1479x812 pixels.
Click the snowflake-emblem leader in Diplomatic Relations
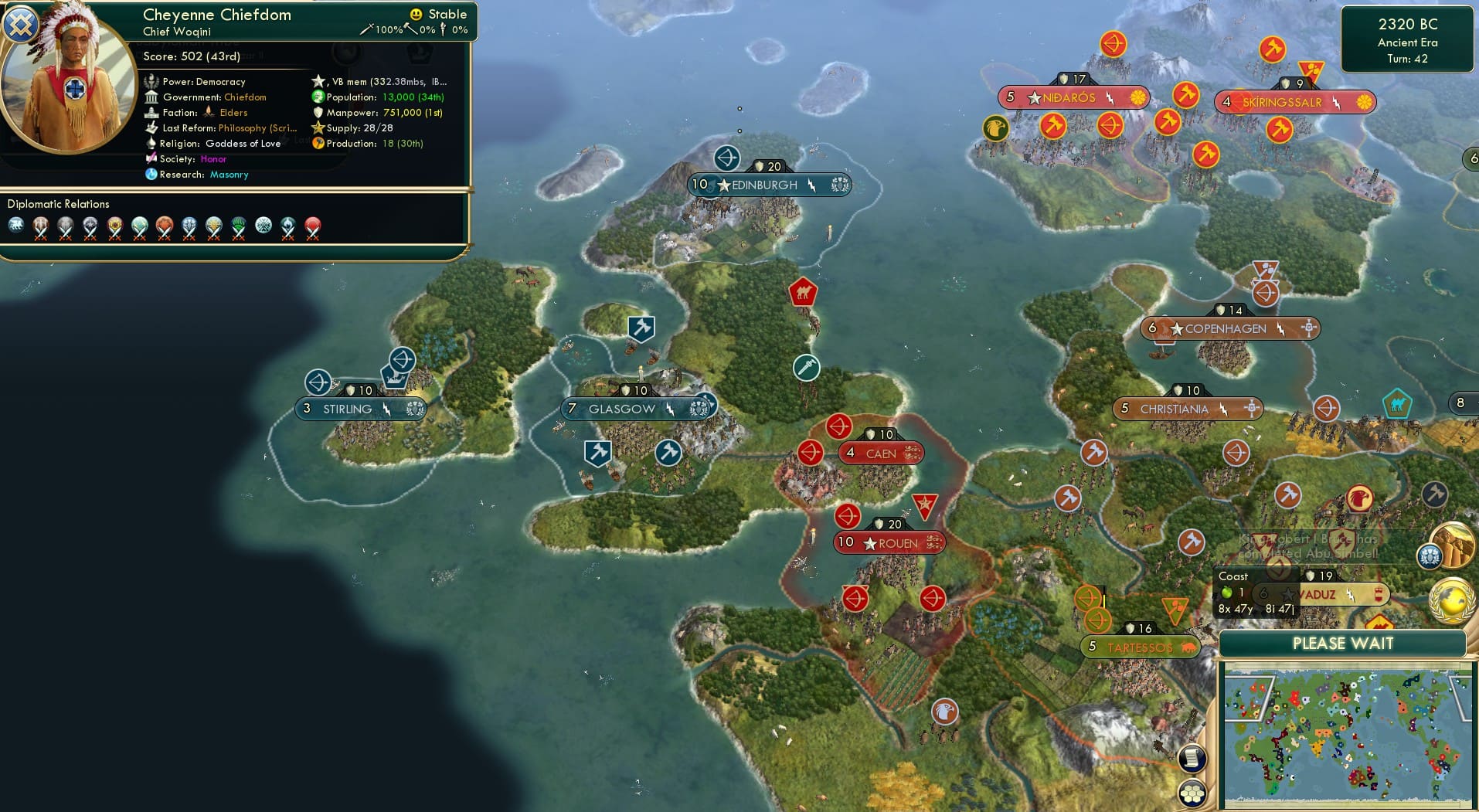click(x=263, y=226)
